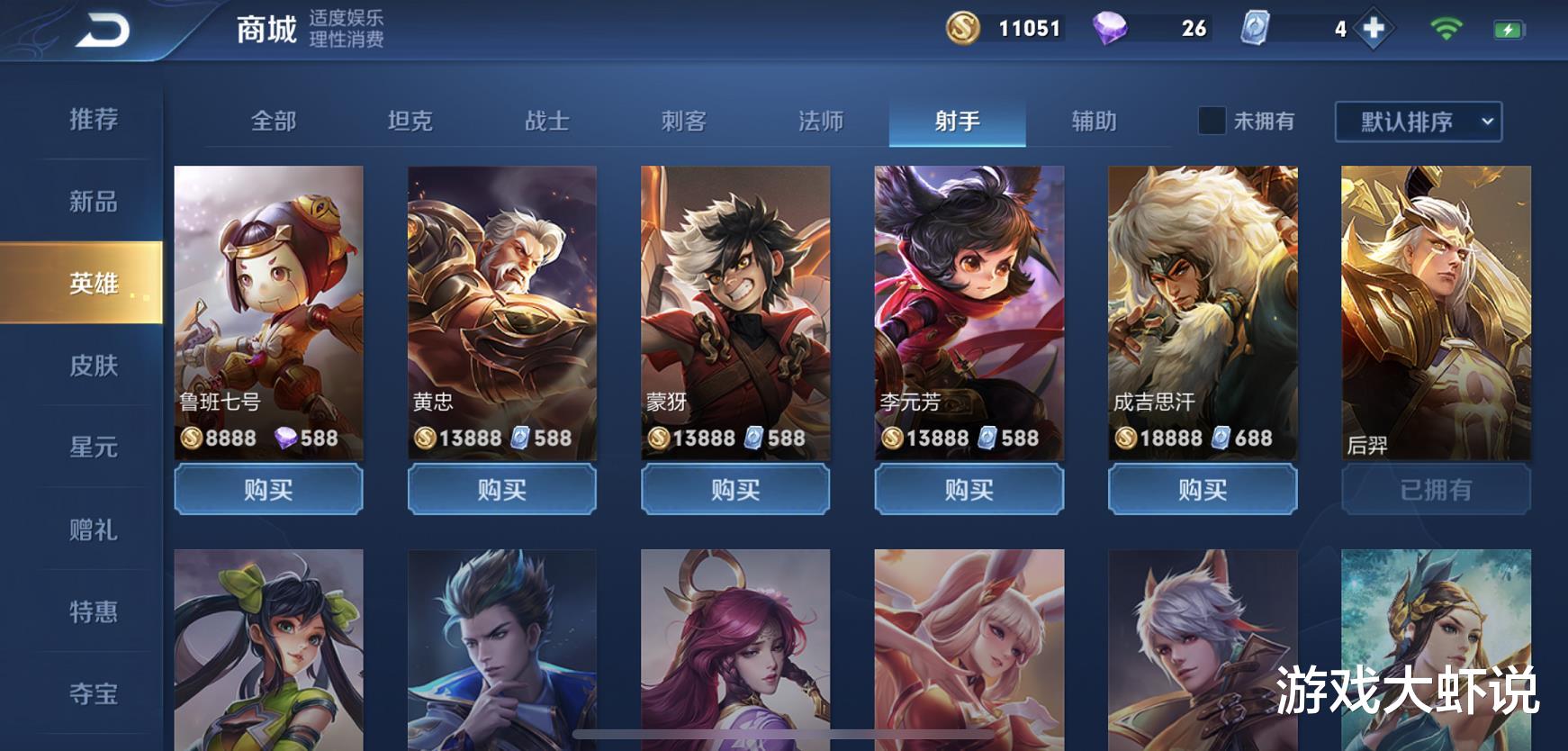Open the 皮肤 section in the sidebar
The image size is (1568, 751).
[x=95, y=367]
